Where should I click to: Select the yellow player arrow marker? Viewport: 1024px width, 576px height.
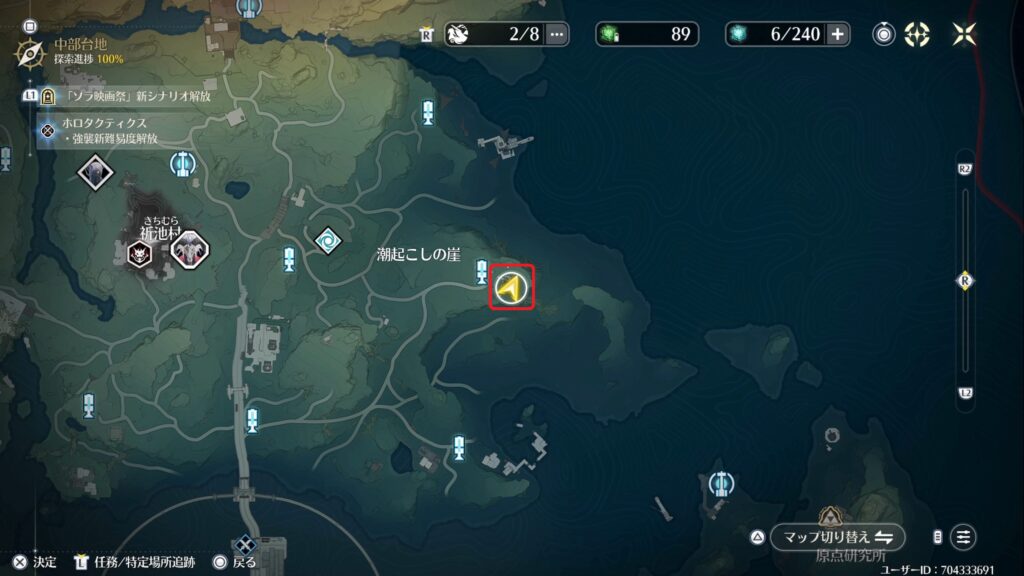[x=511, y=288]
